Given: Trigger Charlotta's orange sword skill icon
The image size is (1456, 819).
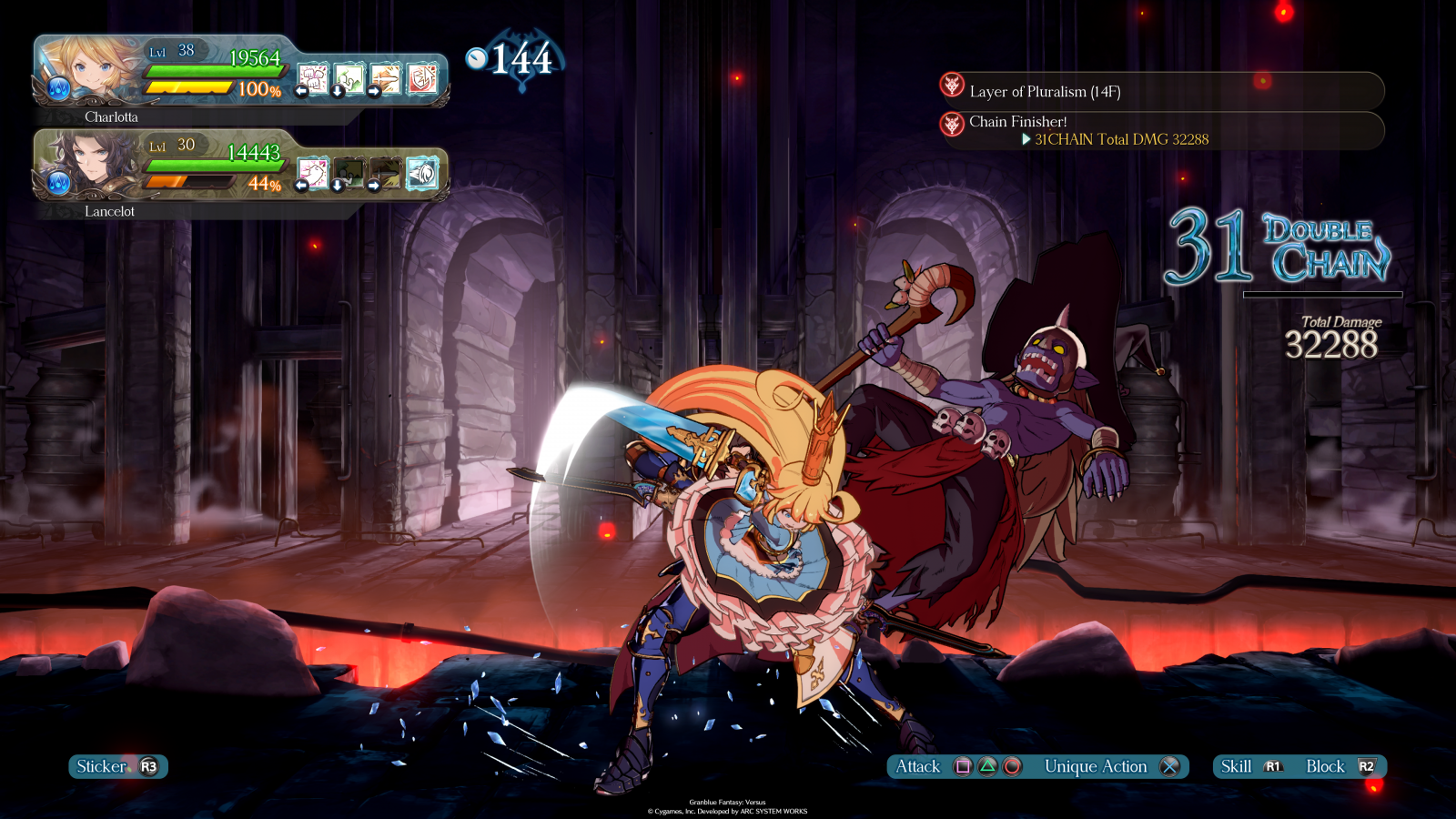Looking at the screenshot, I should pyautogui.click(x=386, y=79).
